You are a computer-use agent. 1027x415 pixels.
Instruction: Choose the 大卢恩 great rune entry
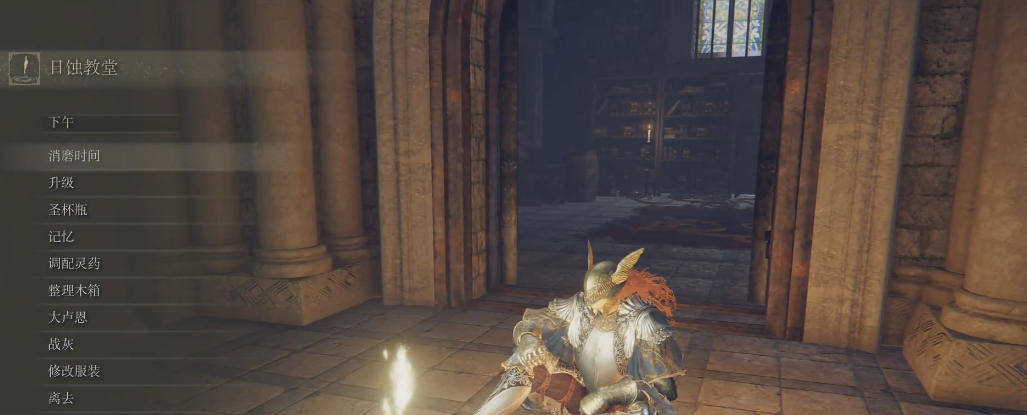pyautogui.click(x=67, y=318)
